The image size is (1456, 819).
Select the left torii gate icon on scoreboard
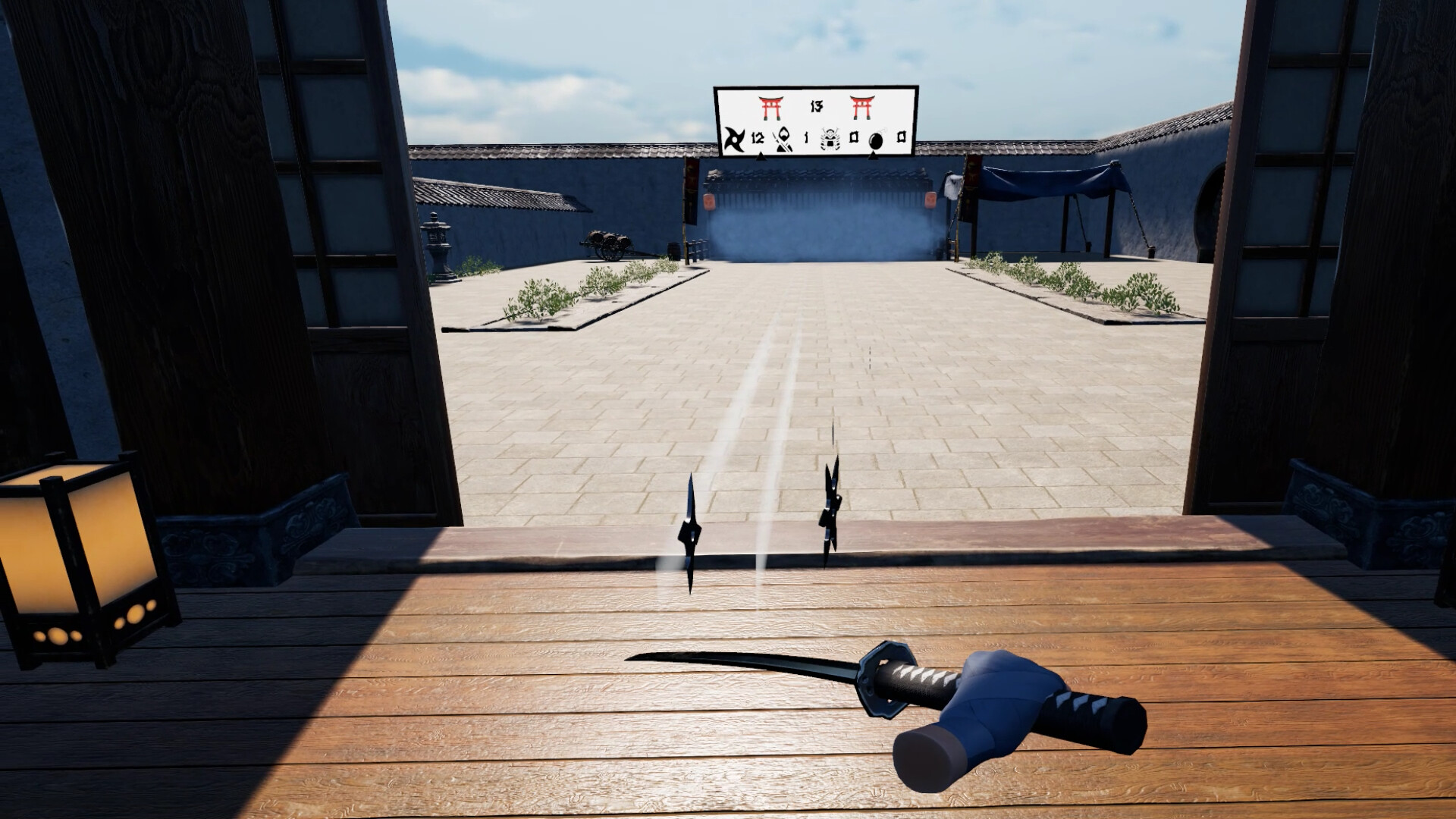pyautogui.click(x=772, y=108)
